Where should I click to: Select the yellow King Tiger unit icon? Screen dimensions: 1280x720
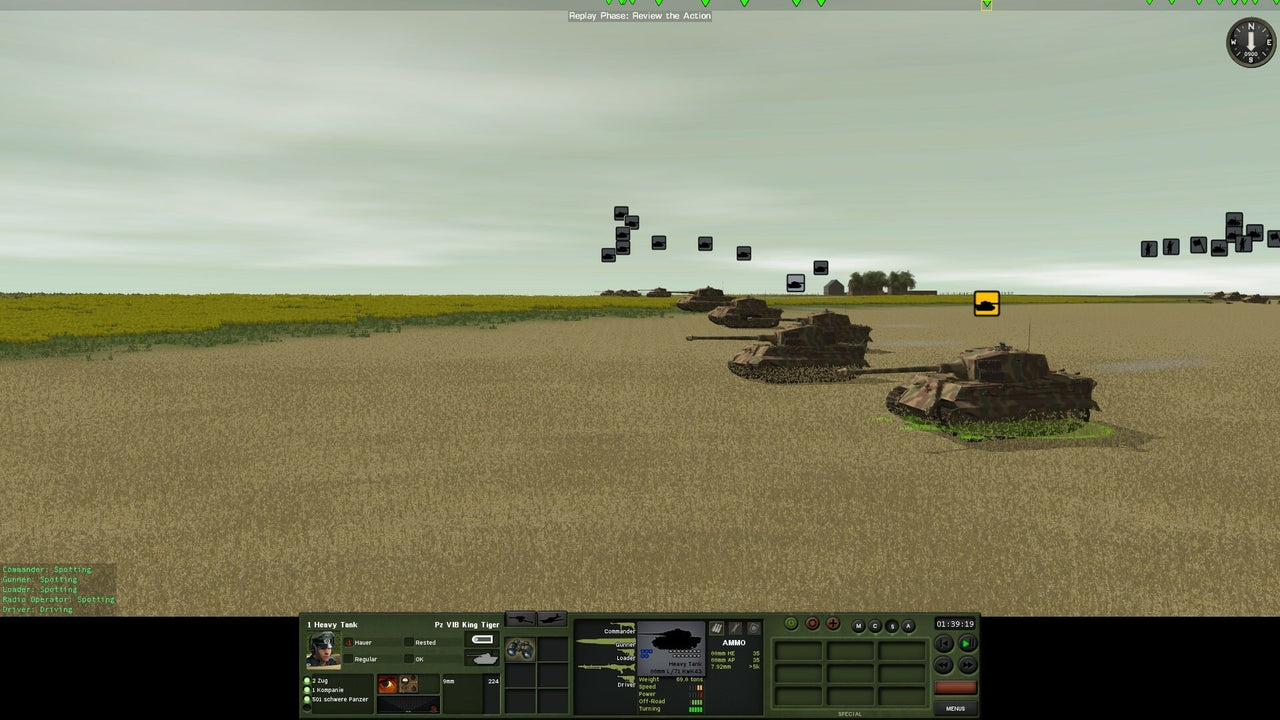click(x=986, y=304)
